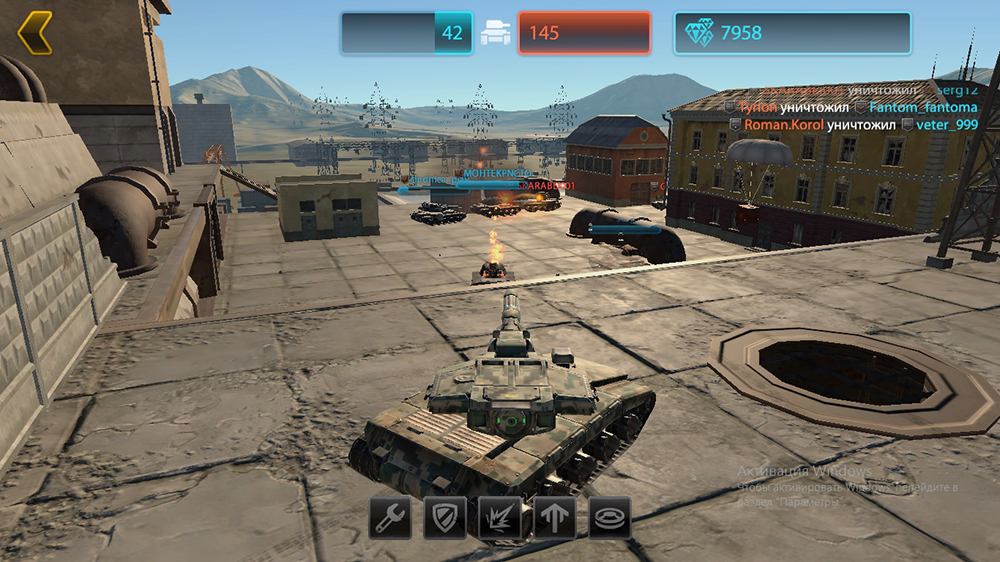Go back with the yellow chevron arrow
Viewport: 1000px width, 562px height.
click(35, 33)
